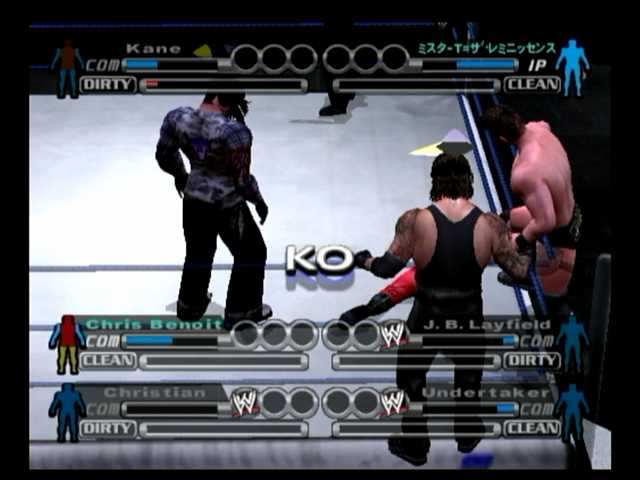This screenshot has width=640, height=480.
Task: Choose J.B. Layfield's WWE logo finisher icon
Action: coord(394,334)
